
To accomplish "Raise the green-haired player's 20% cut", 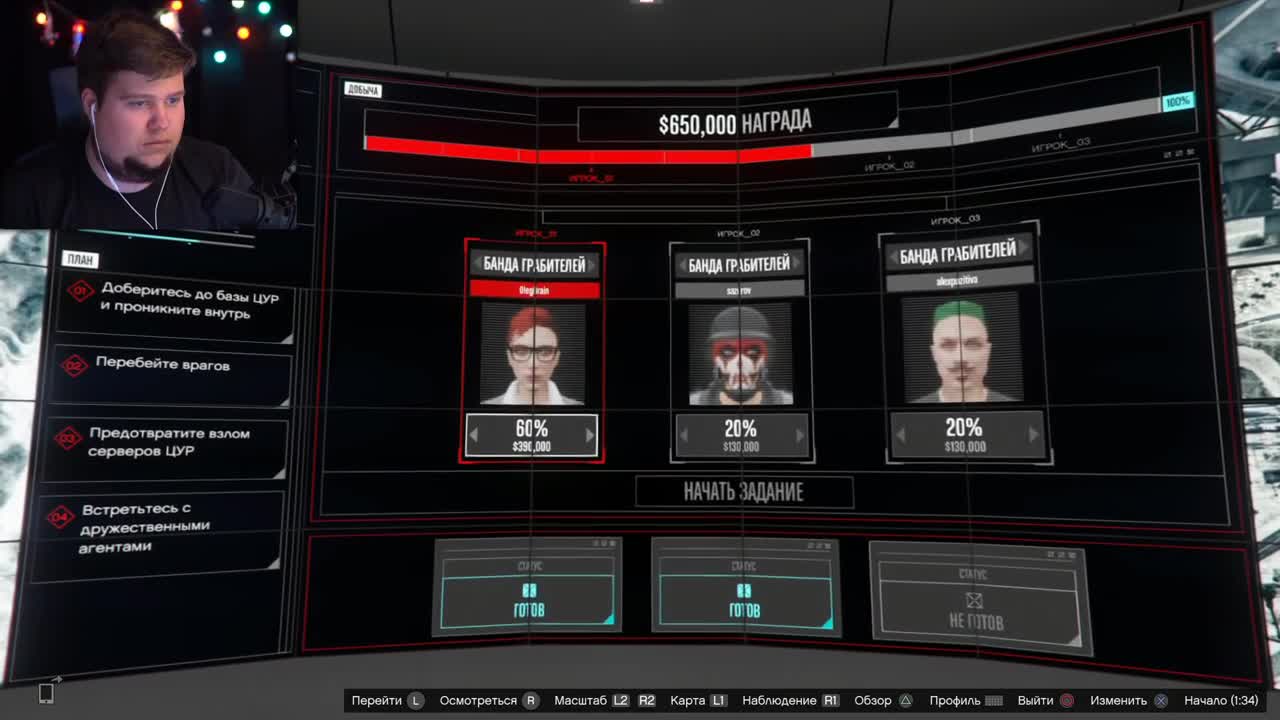I will [x=1033, y=435].
